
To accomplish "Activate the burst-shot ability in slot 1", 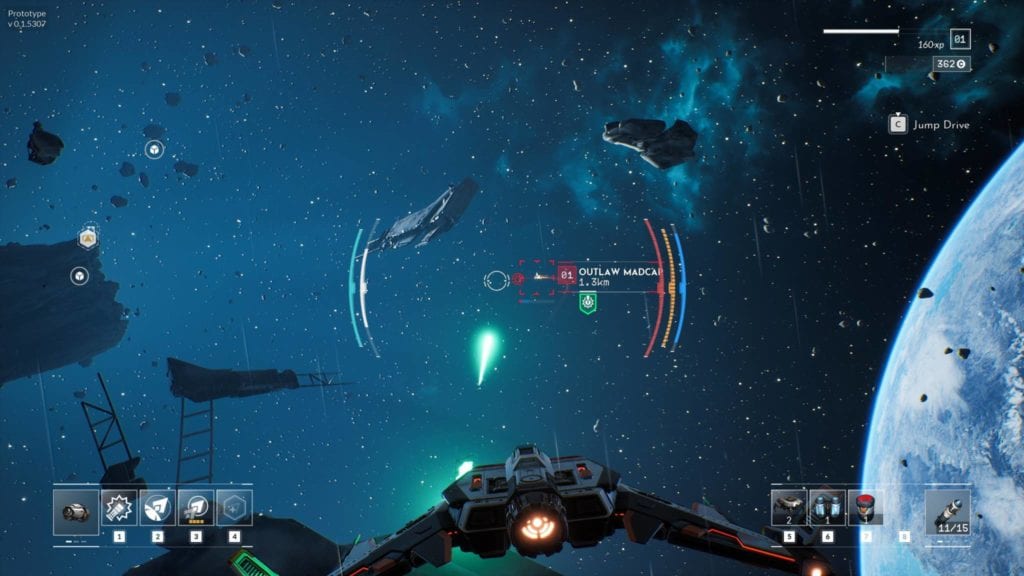I will [x=119, y=508].
